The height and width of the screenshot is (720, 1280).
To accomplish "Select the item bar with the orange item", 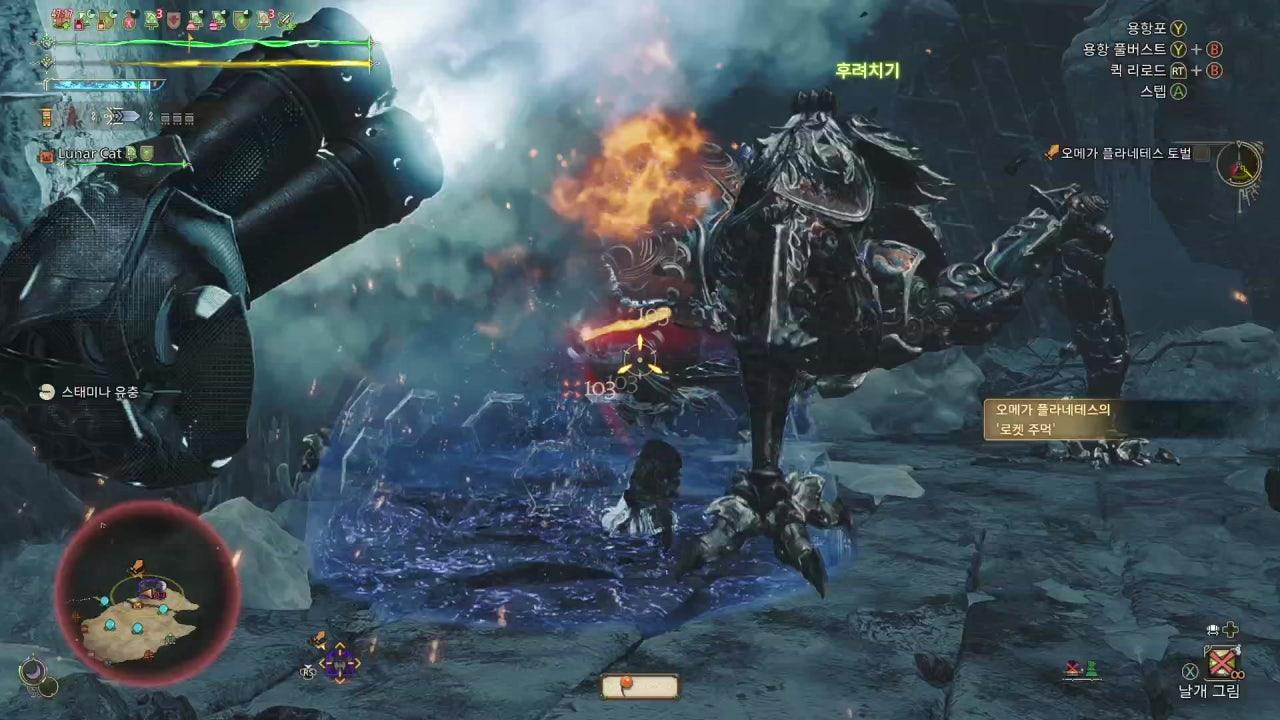I will 640,687.
